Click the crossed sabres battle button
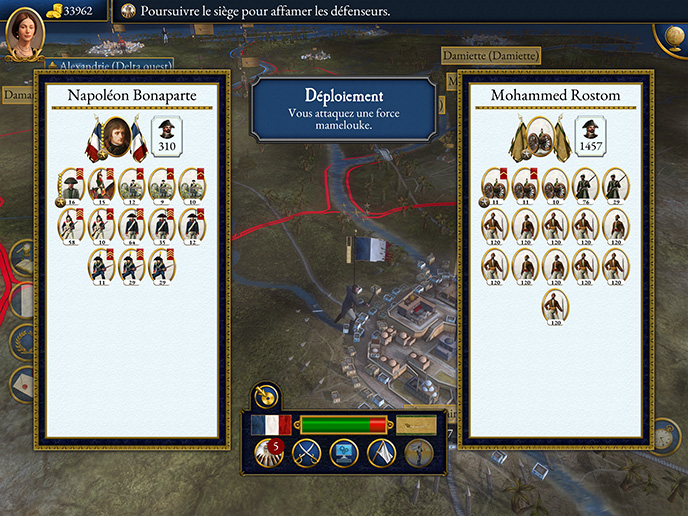688x516 pixels. pyautogui.click(x=303, y=452)
